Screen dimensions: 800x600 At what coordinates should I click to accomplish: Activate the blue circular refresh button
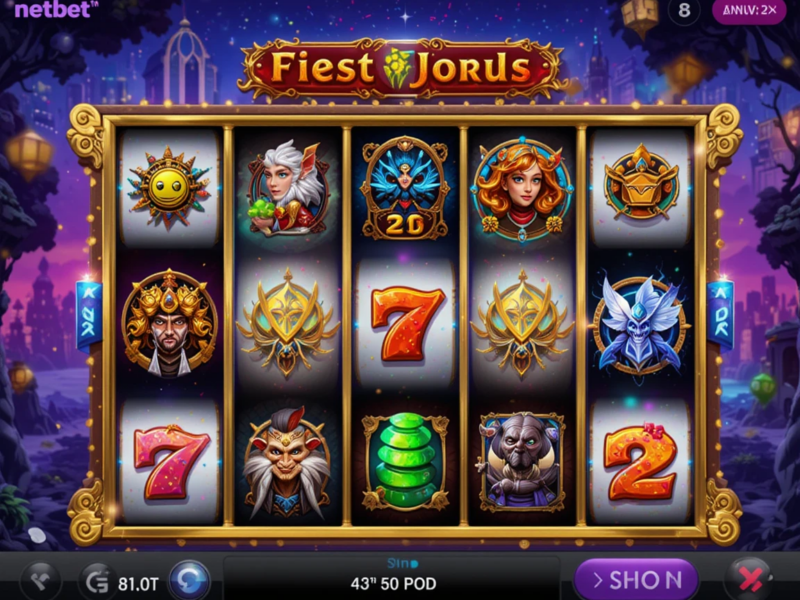click(x=189, y=580)
